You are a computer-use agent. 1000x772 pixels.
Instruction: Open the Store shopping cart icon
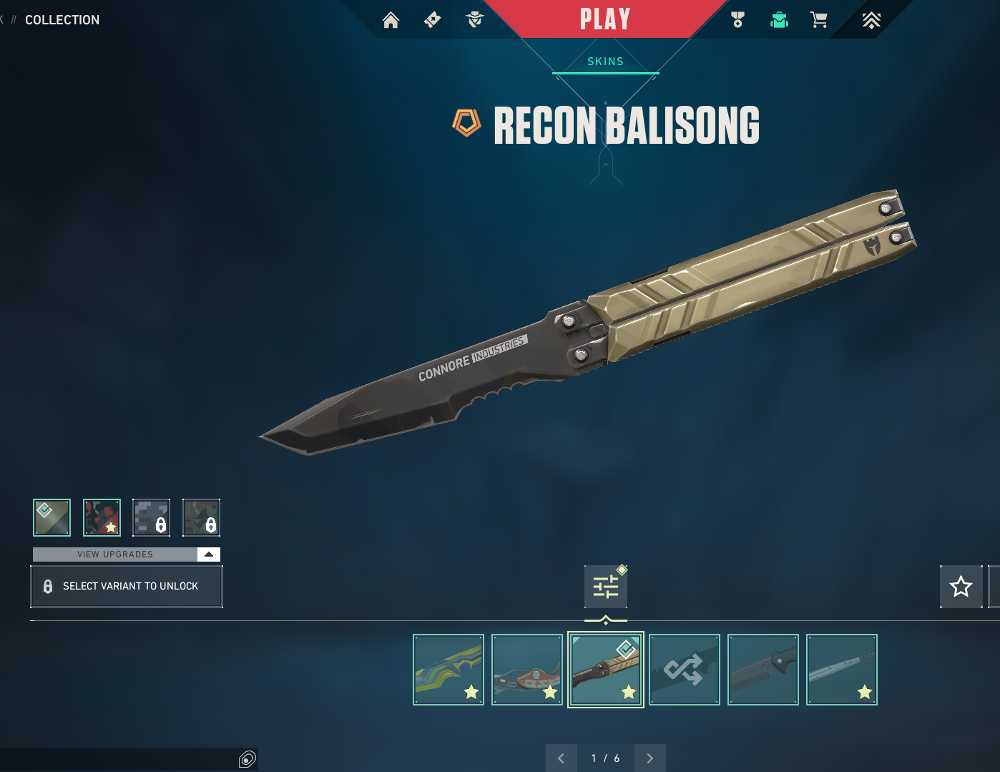pos(819,20)
